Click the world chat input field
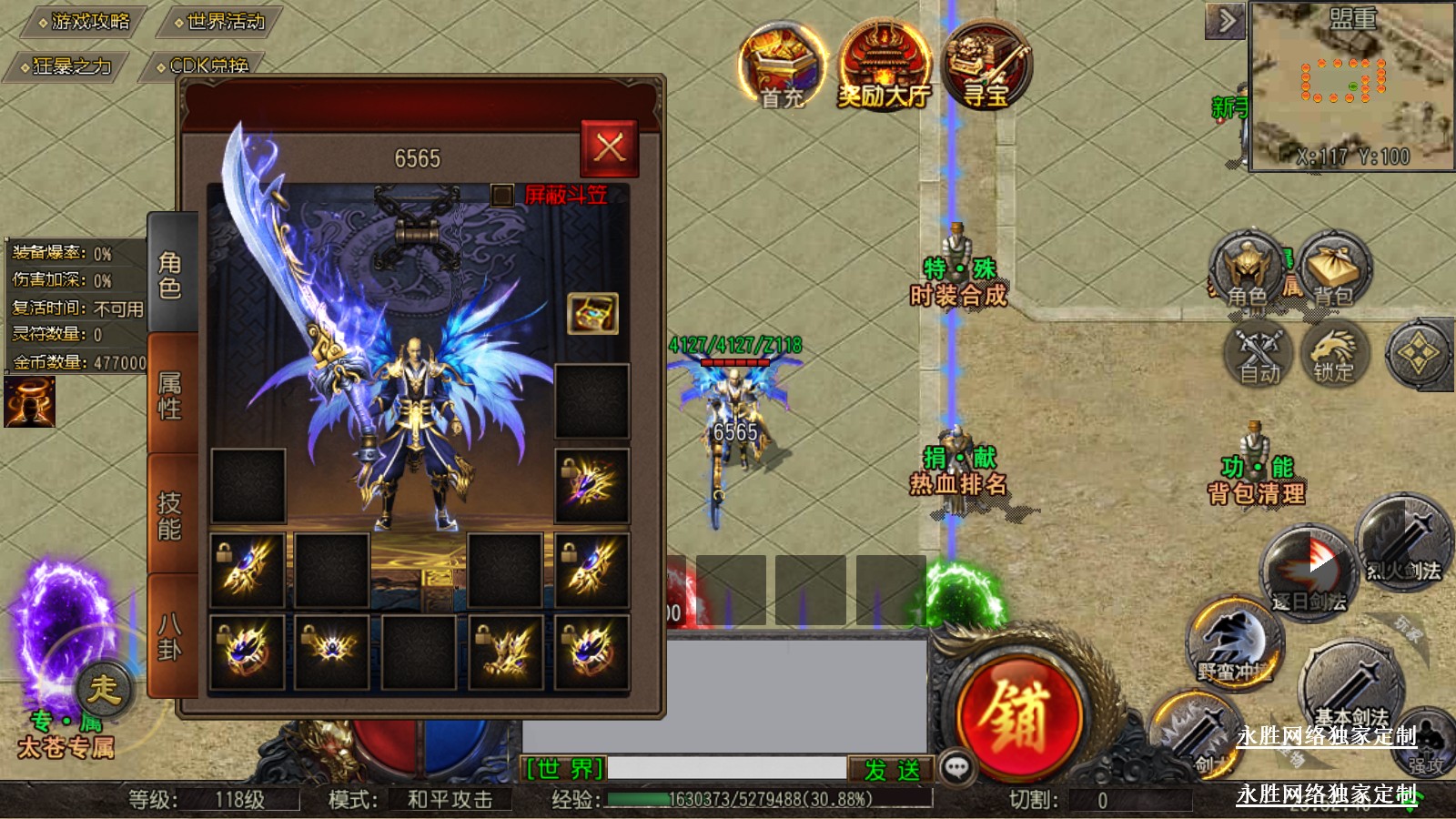The image size is (1456, 819). (x=726, y=769)
